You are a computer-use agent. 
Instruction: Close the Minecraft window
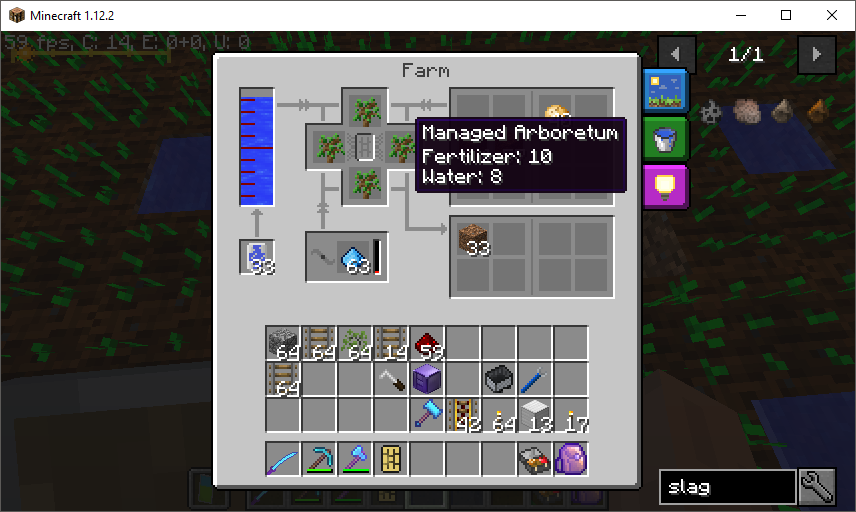click(x=832, y=15)
